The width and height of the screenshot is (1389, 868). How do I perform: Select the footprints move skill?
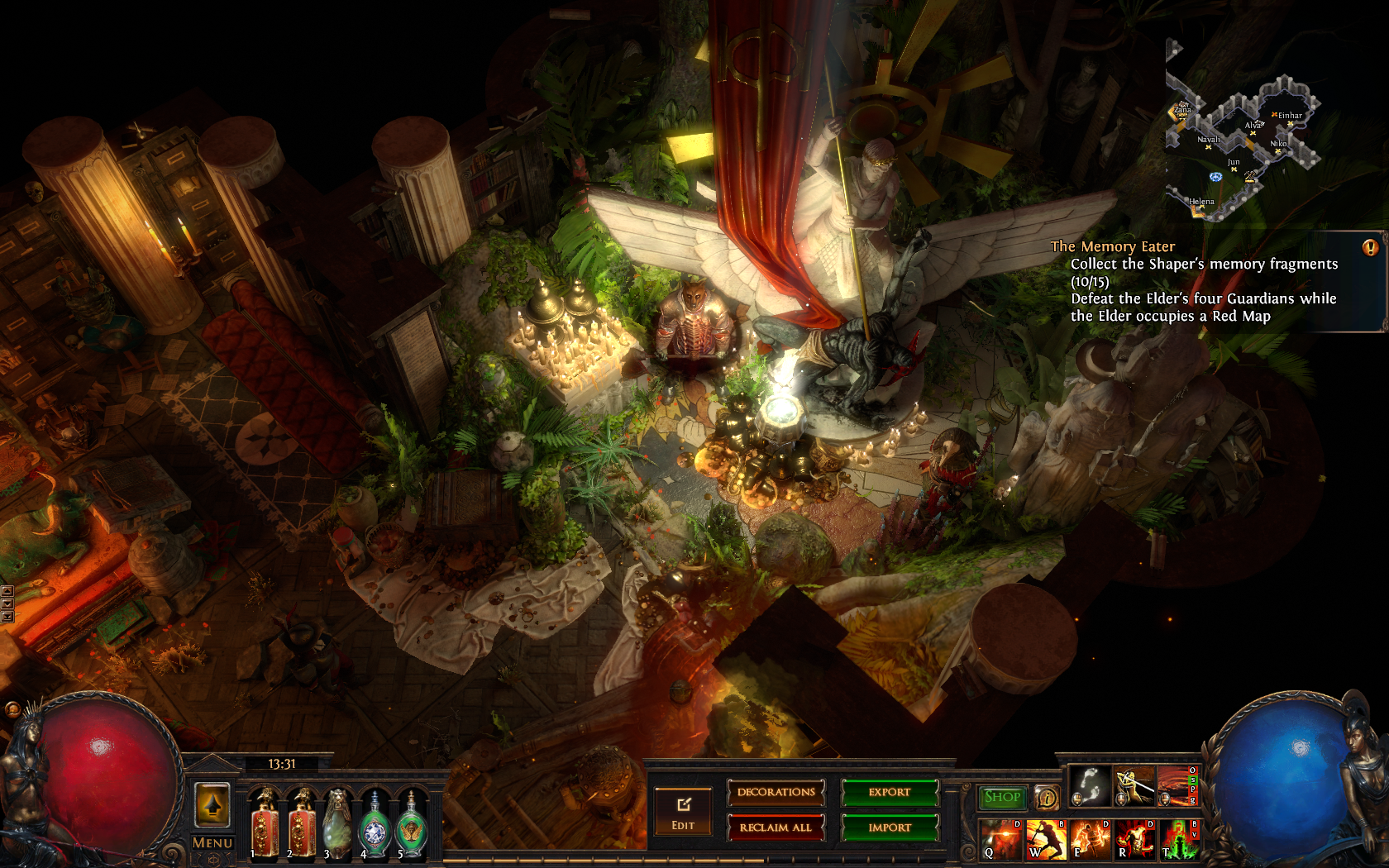pyautogui.click(x=1090, y=785)
